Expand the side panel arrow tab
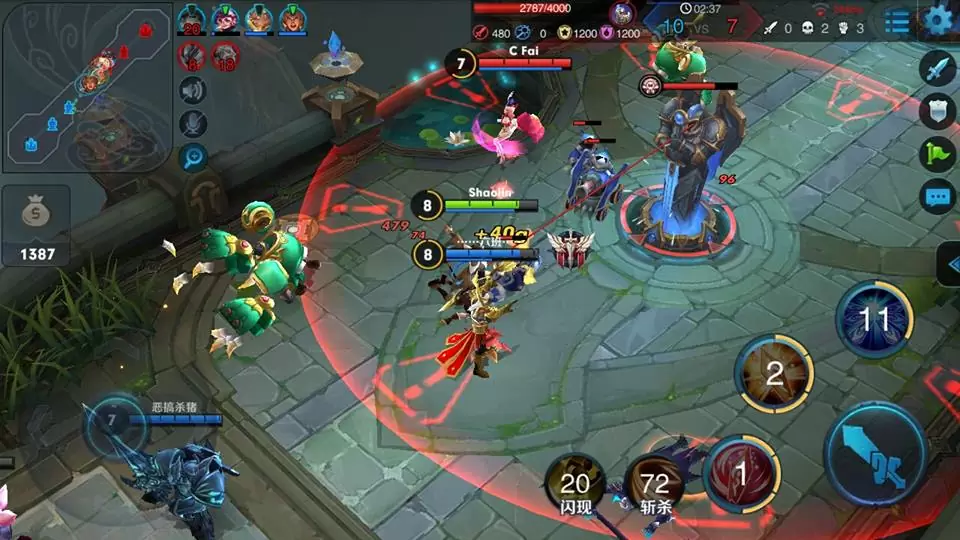 click(950, 264)
